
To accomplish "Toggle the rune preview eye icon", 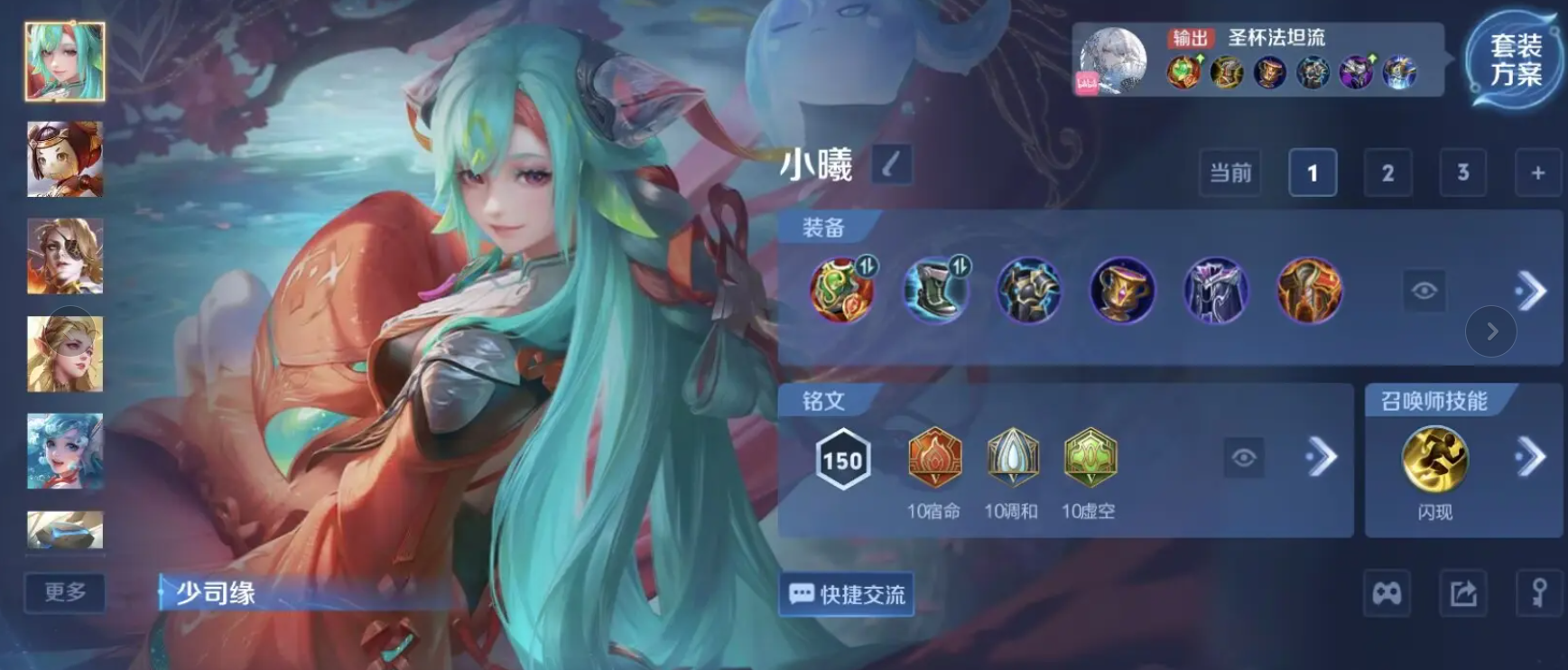I will point(1245,459).
